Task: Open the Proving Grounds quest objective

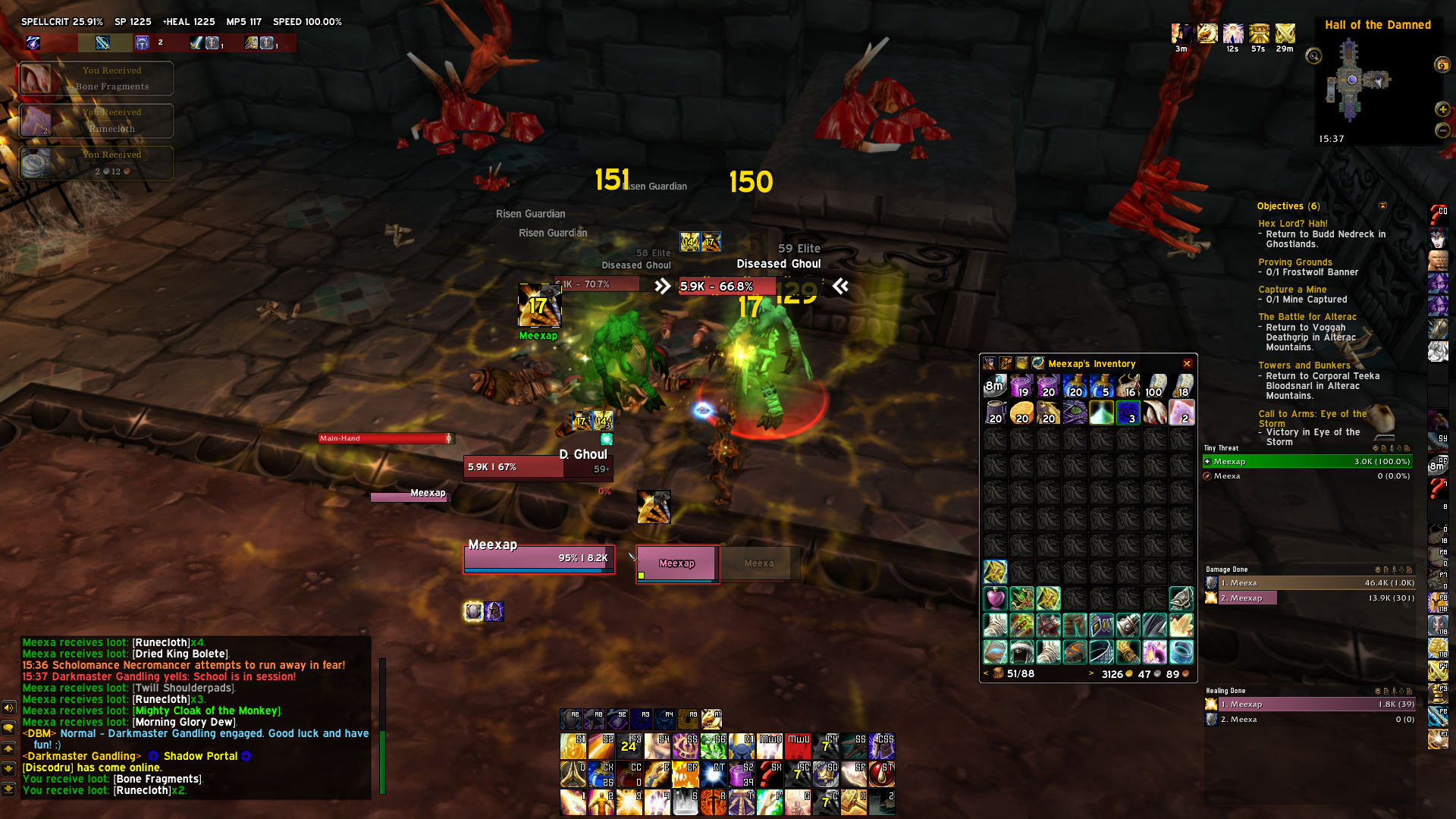Action: [x=1294, y=262]
